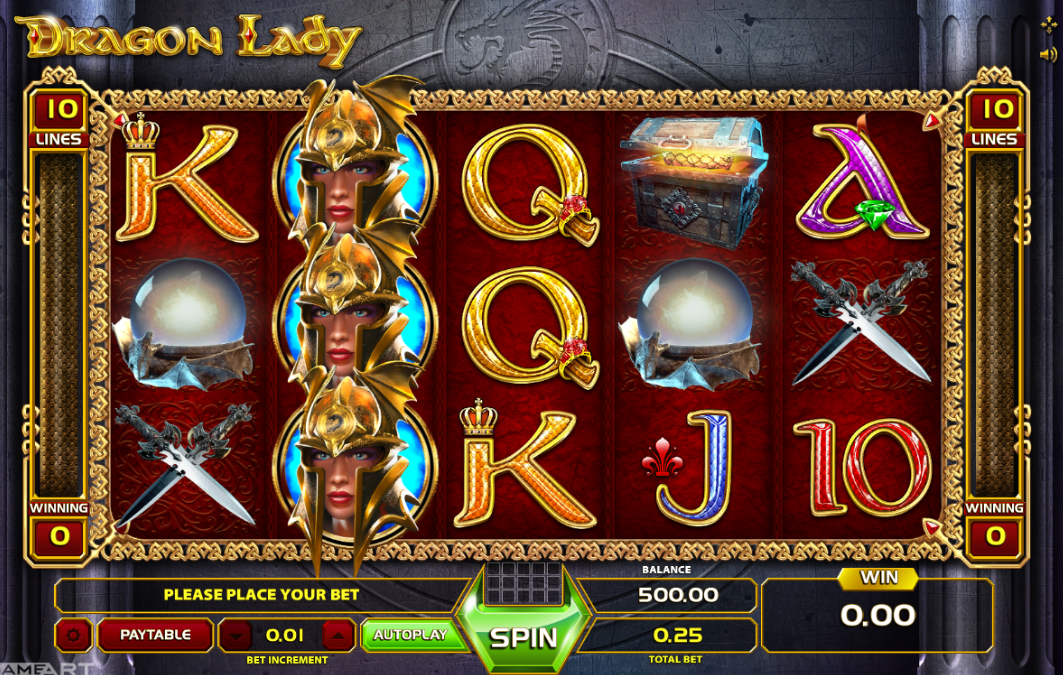Open the Paytable
Image resolution: width=1063 pixels, height=675 pixels.
click(x=155, y=635)
